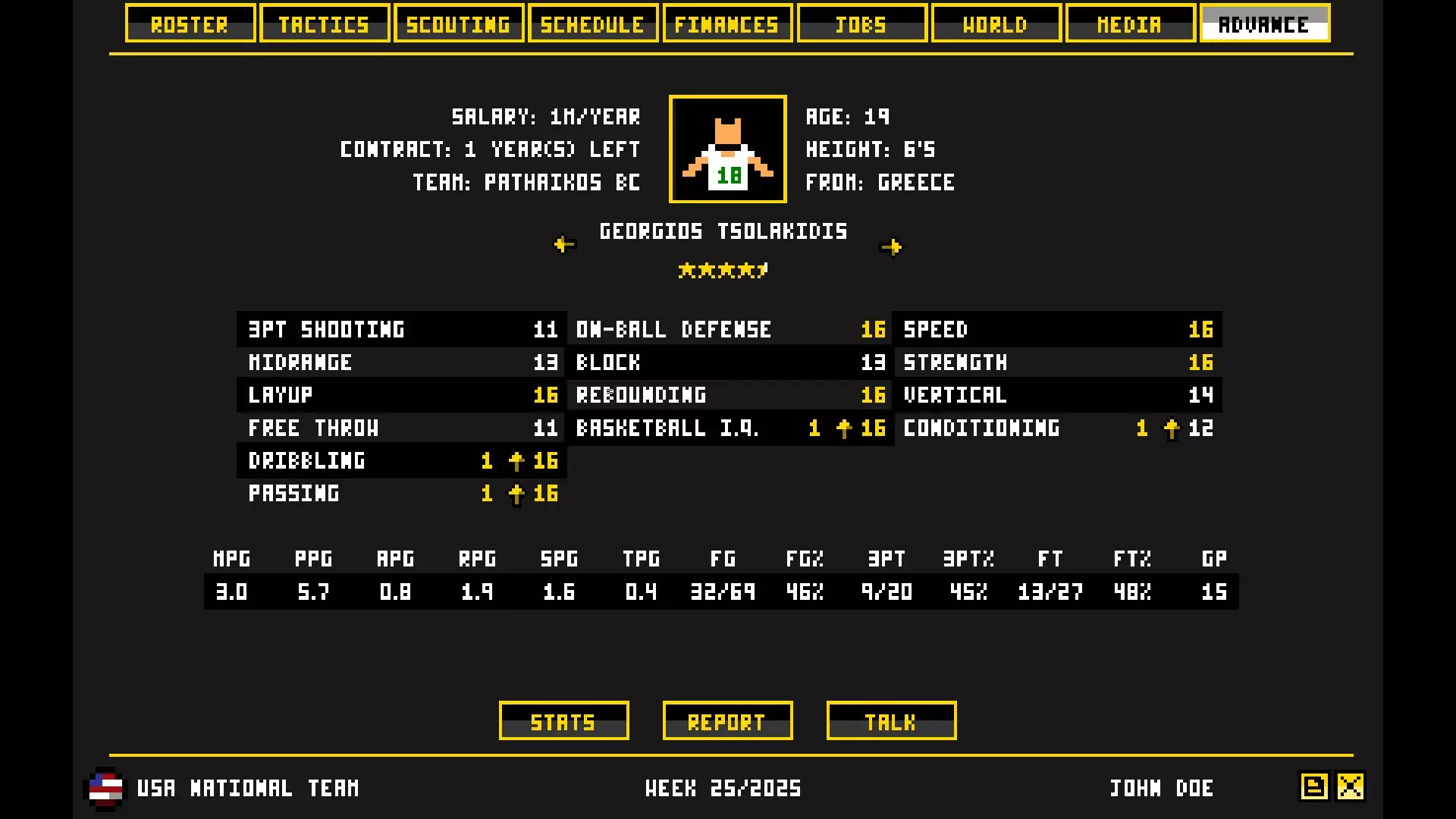Viewport: 1456px width, 819px height.
Task: Click the save game icon in bottom right
Action: 1313,787
